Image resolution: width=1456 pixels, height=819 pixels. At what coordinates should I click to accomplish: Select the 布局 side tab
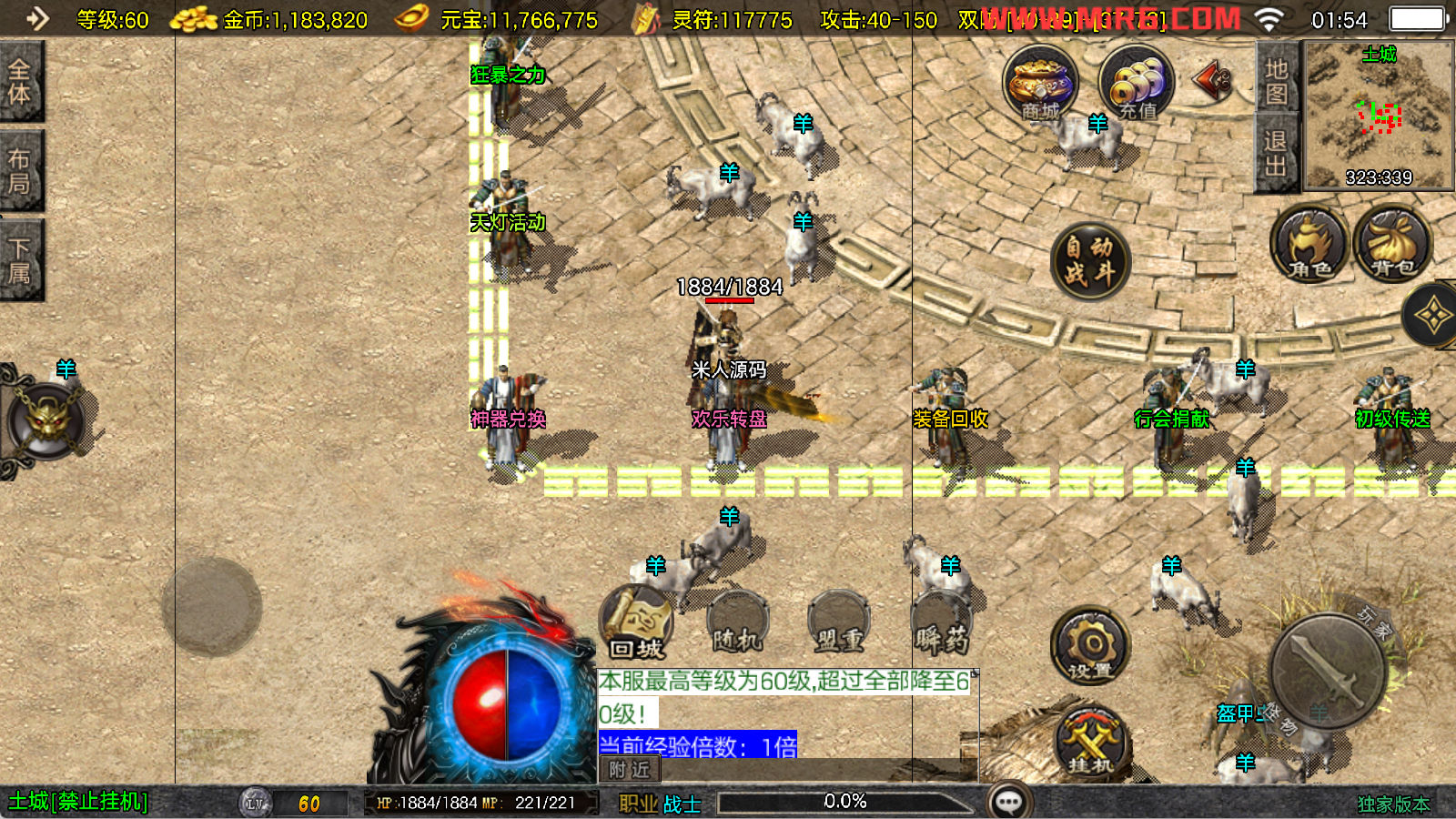coord(20,171)
